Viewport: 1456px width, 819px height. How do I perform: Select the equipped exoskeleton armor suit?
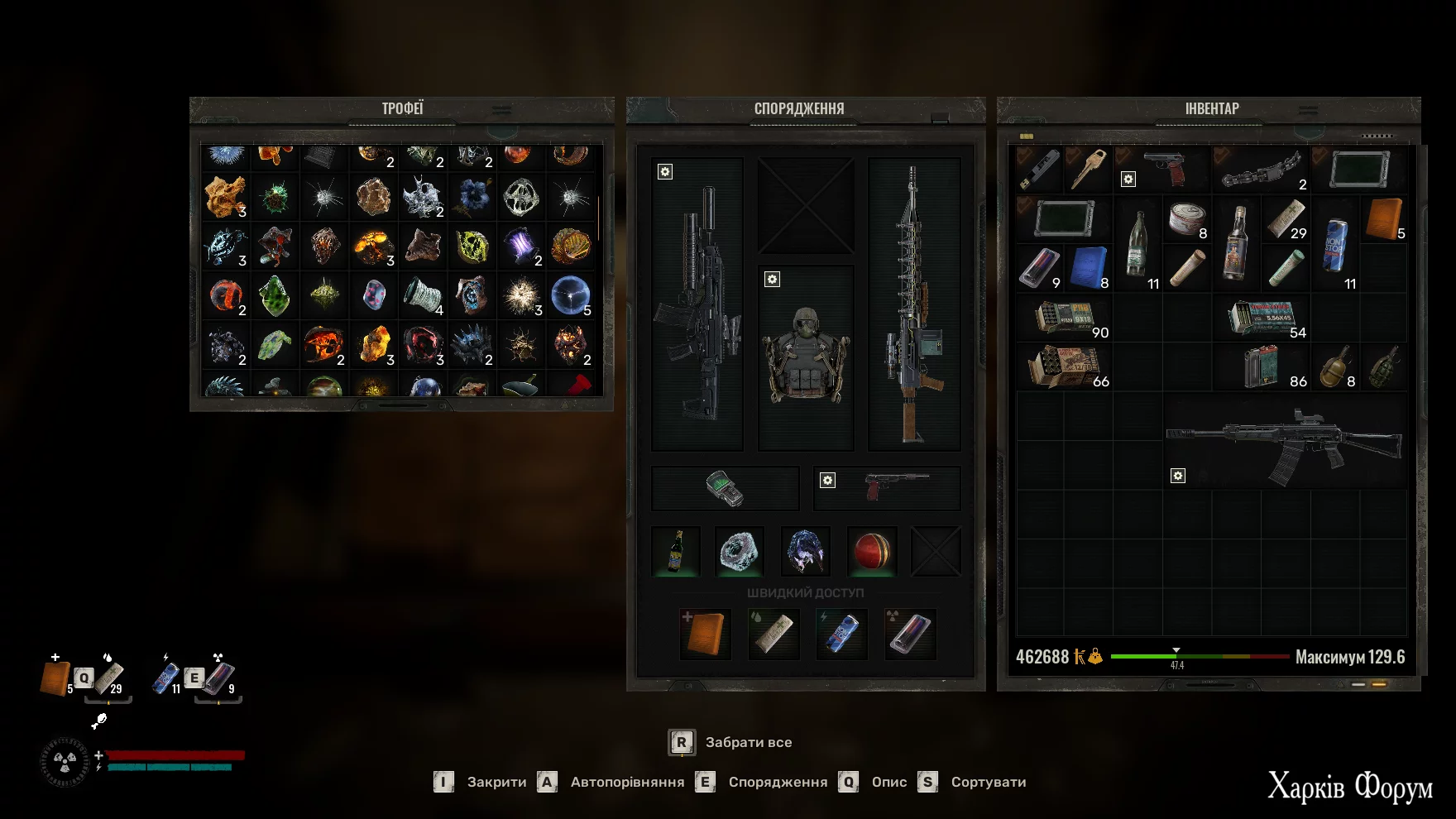click(806, 357)
